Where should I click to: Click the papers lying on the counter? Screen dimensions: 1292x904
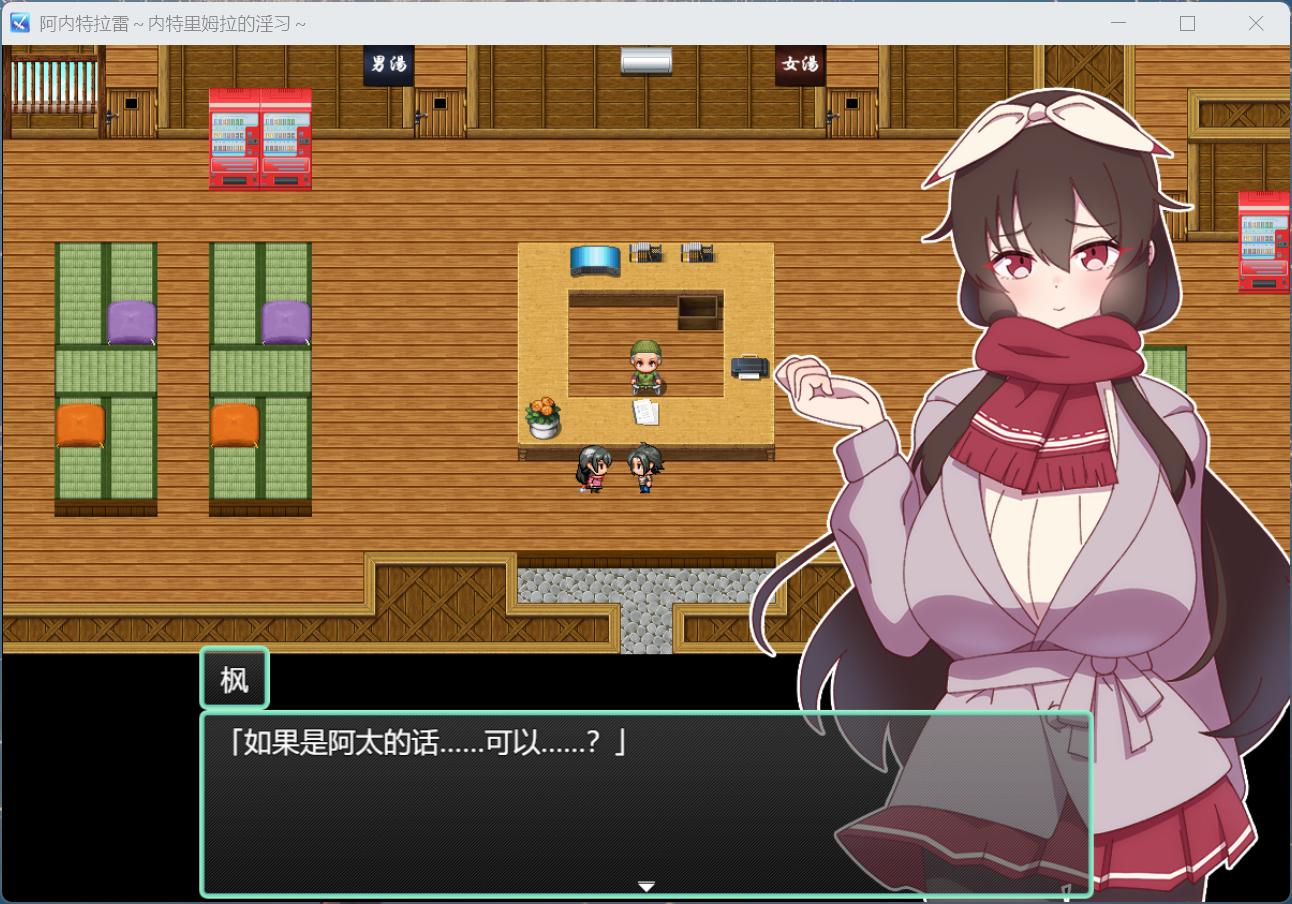pos(644,410)
